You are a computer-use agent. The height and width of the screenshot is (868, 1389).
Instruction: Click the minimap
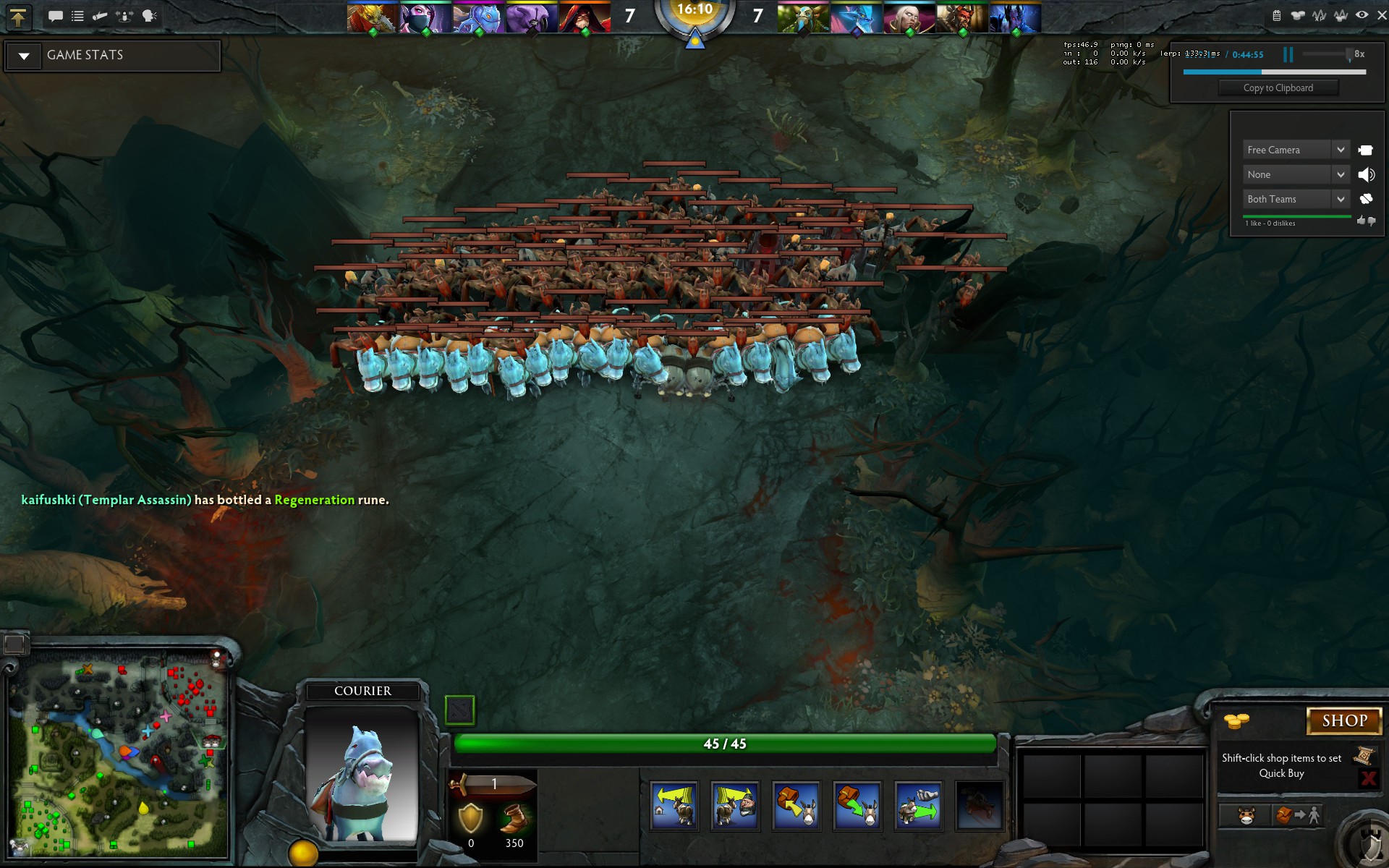point(119,754)
